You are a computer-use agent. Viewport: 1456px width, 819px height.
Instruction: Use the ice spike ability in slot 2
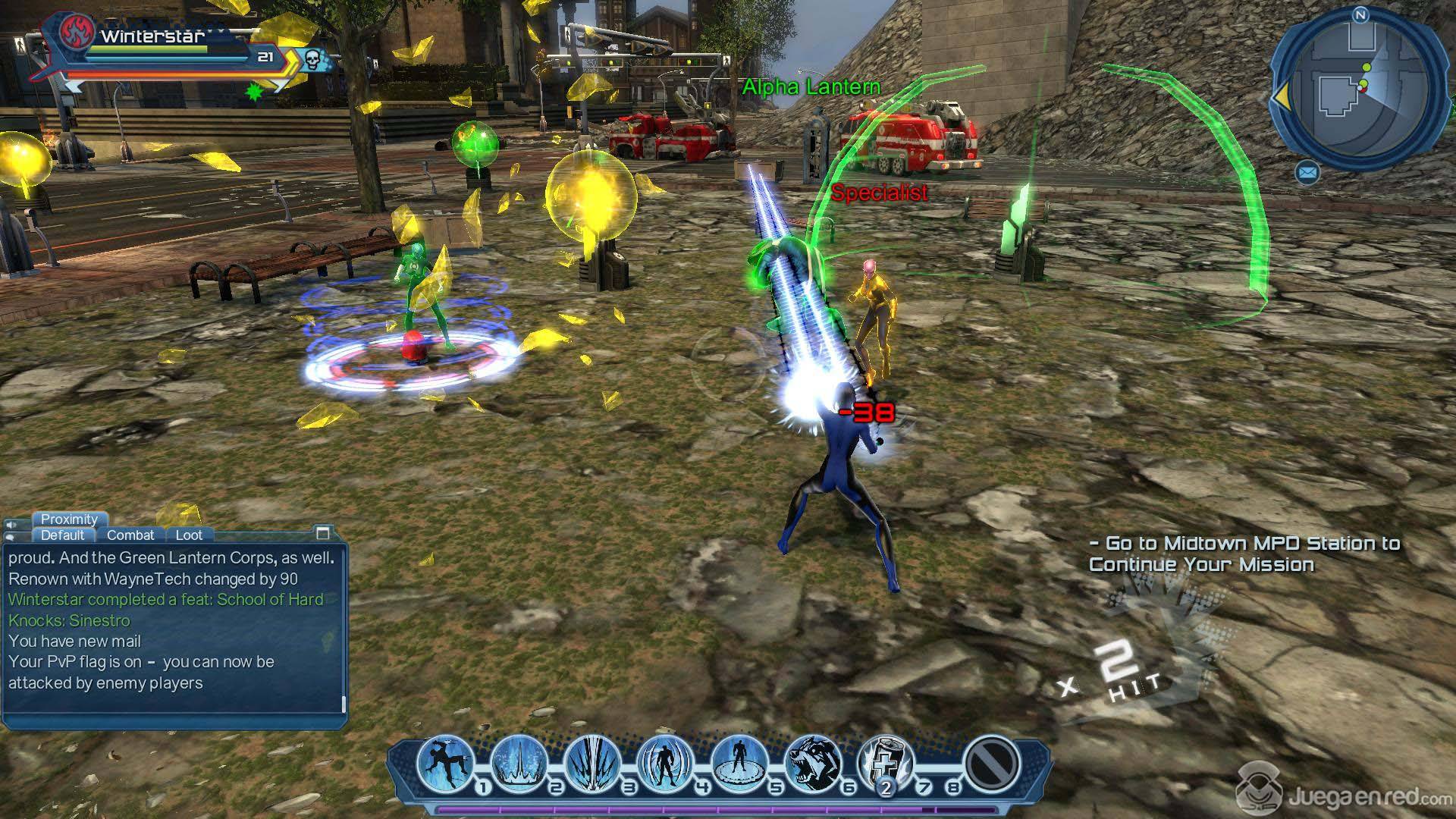coord(519,762)
